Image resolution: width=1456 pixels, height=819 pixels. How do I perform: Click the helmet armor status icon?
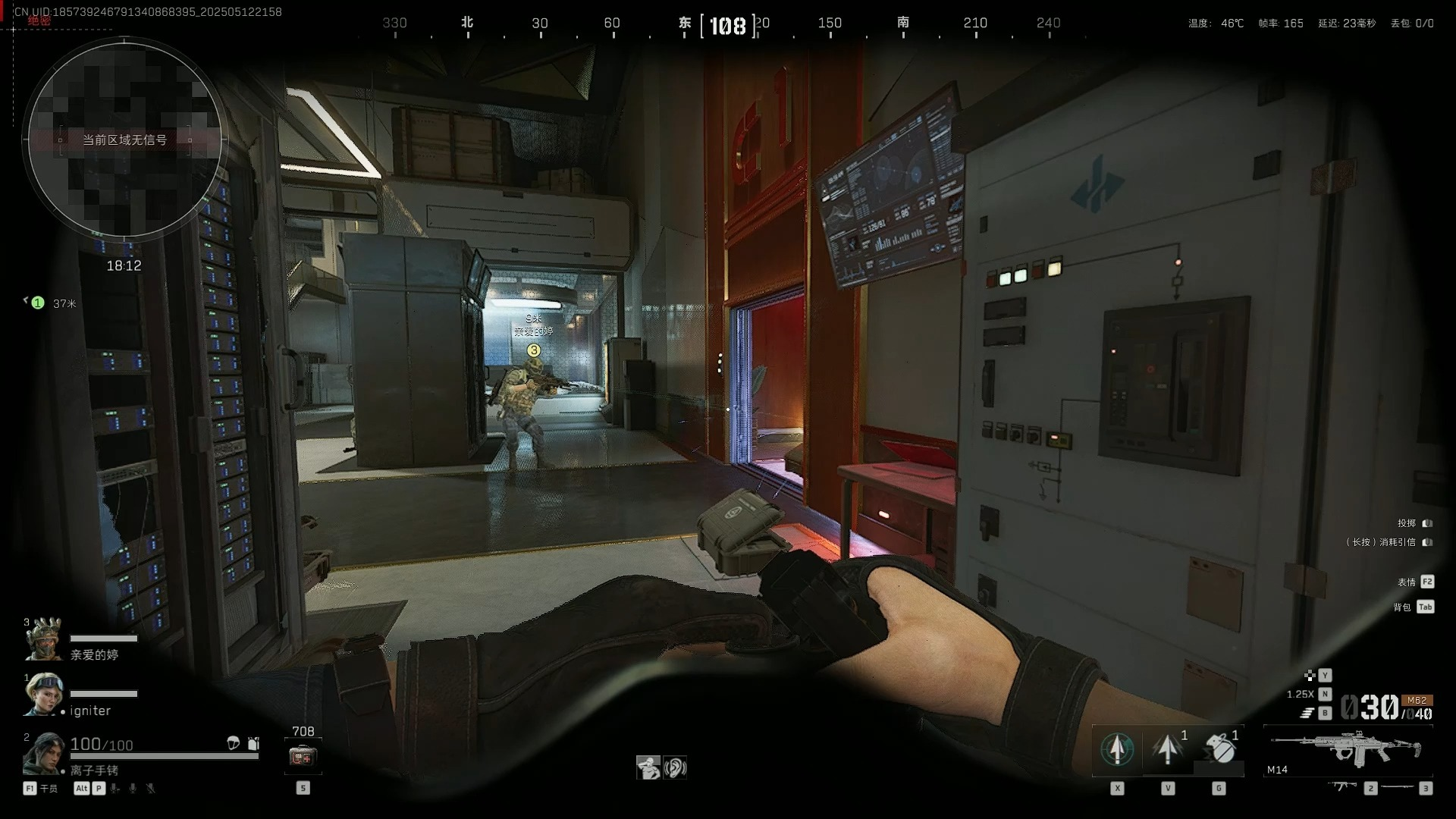(x=234, y=743)
